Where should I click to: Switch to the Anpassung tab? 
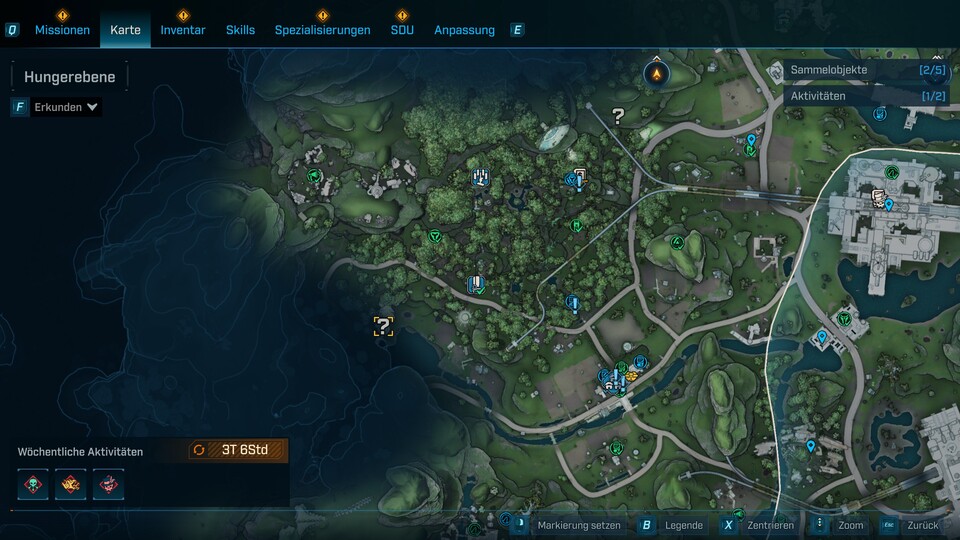pyautogui.click(x=464, y=30)
